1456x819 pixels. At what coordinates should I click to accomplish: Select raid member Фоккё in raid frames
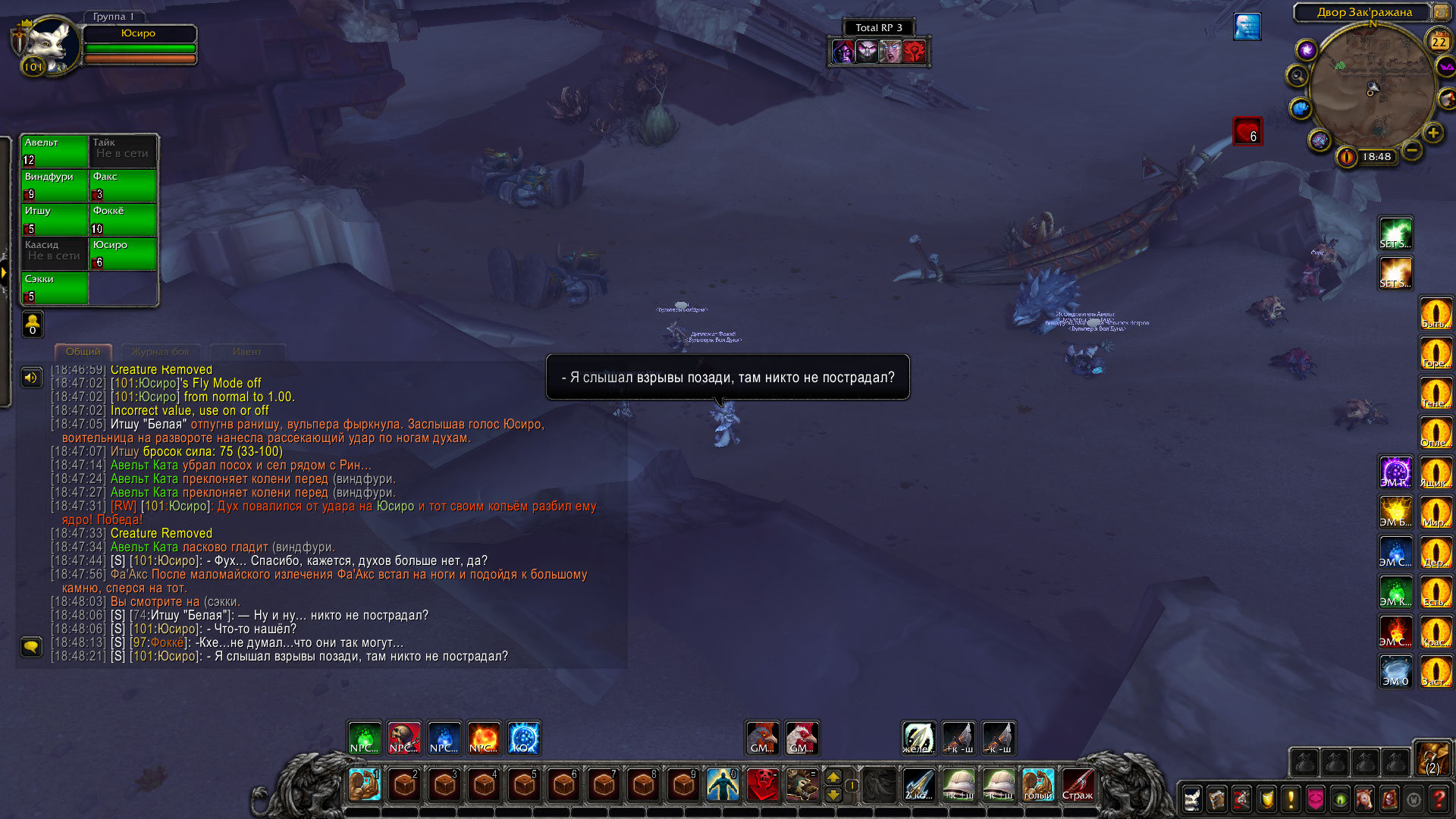[x=123, y=219]
